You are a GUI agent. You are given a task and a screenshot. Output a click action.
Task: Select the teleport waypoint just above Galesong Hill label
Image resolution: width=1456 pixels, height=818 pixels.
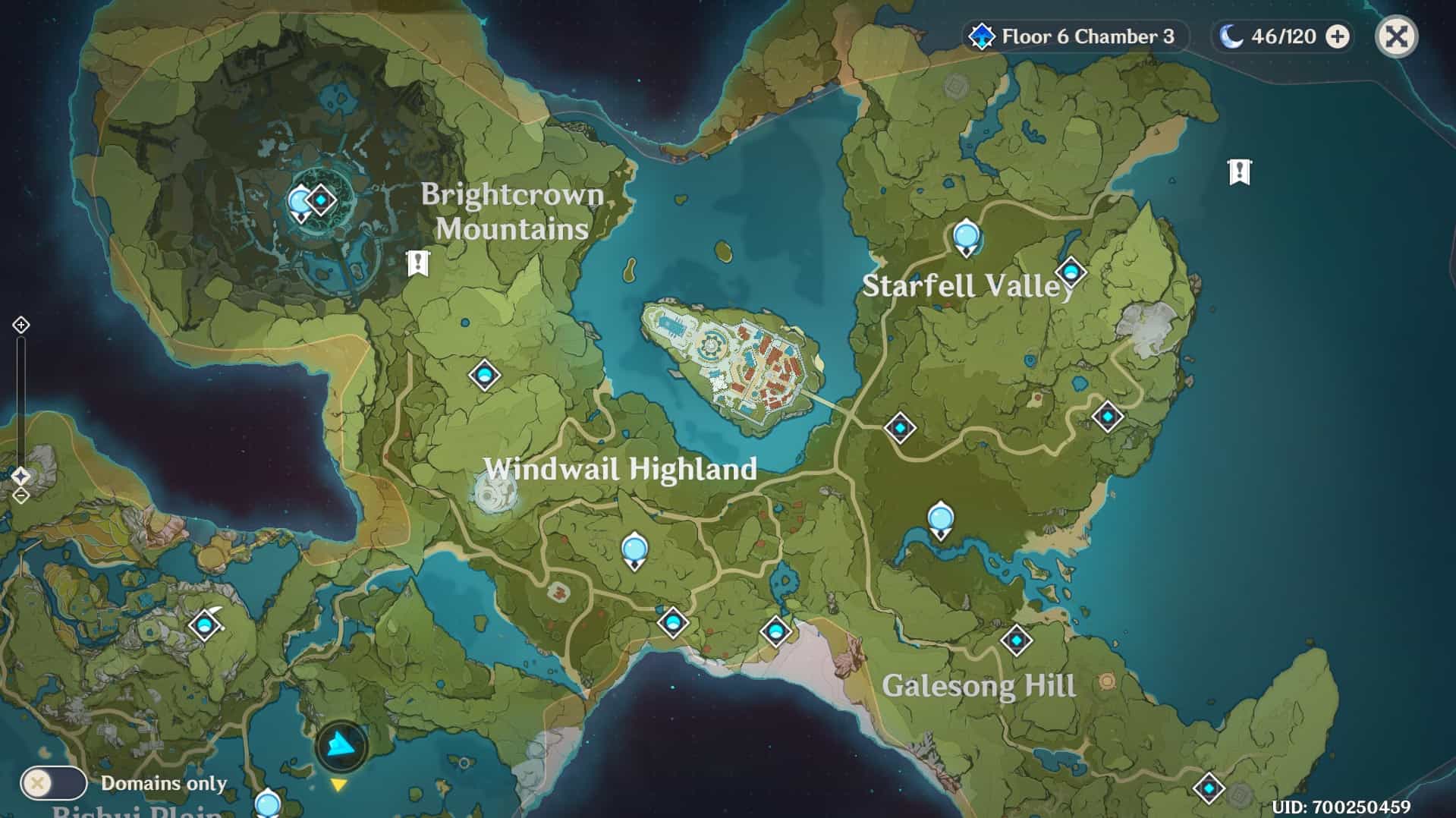coord(1016,640)
